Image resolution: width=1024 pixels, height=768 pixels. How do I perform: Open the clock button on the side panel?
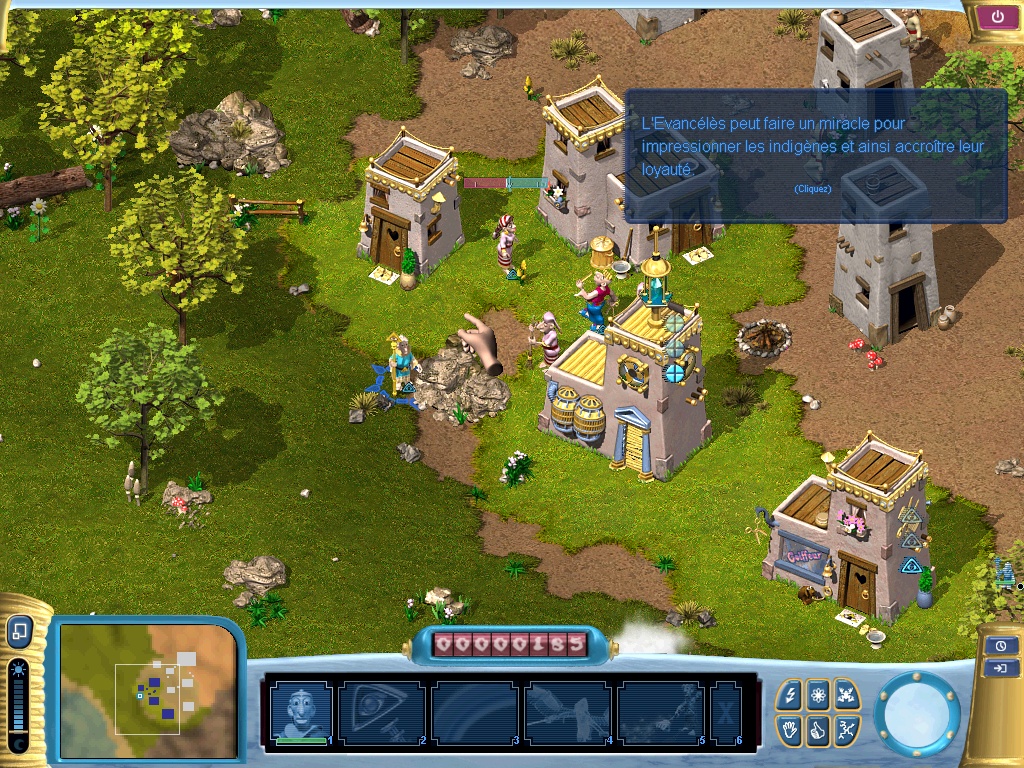1000,645
